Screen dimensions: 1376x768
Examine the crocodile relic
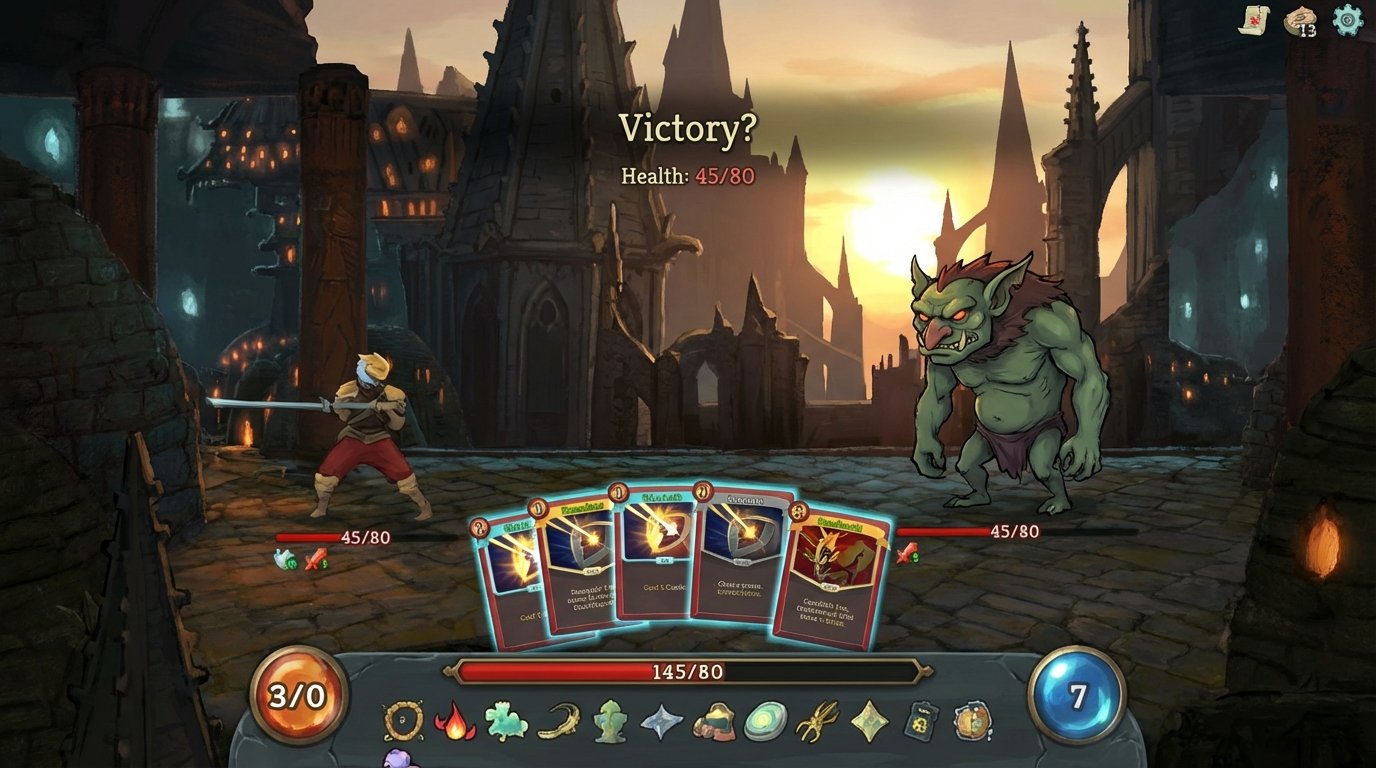coord(556,720)
